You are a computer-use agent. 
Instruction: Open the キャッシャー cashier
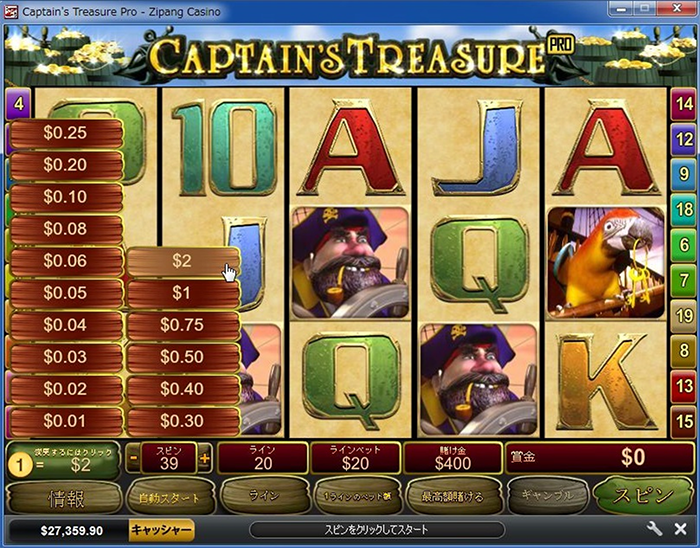161,529
